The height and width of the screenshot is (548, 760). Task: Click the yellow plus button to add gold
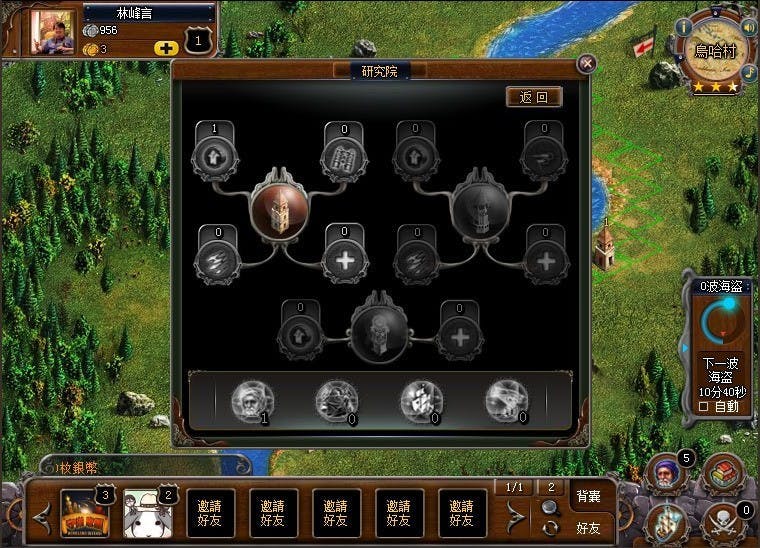166,48
